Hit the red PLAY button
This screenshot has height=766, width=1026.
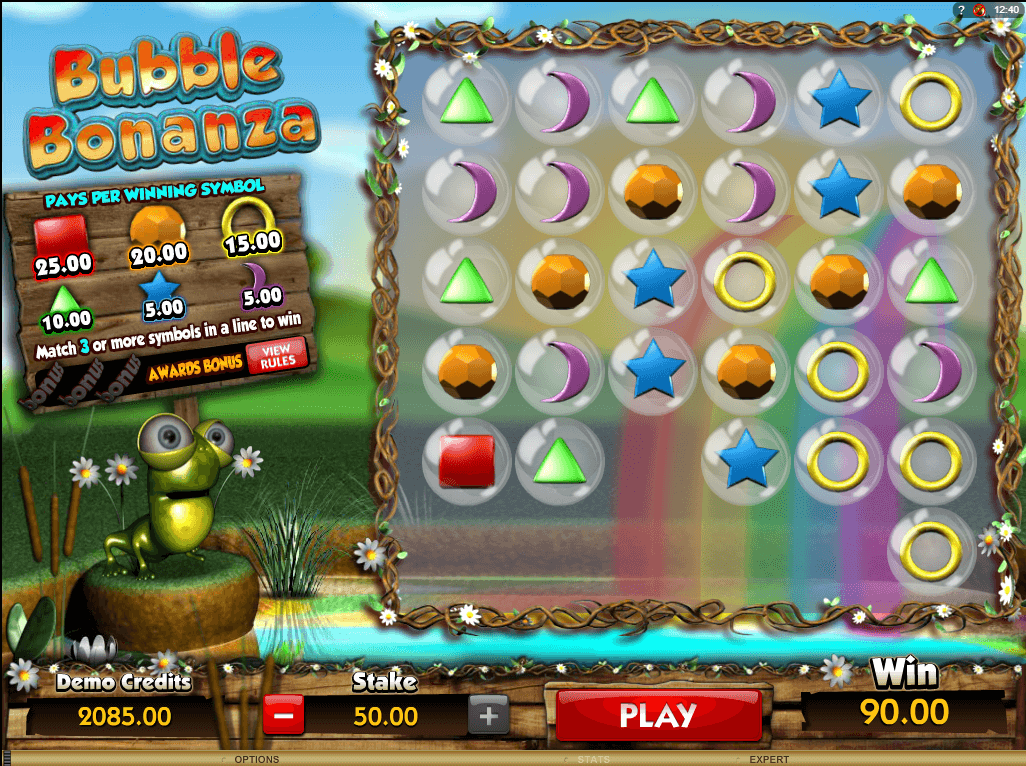[x=657, y=715]
